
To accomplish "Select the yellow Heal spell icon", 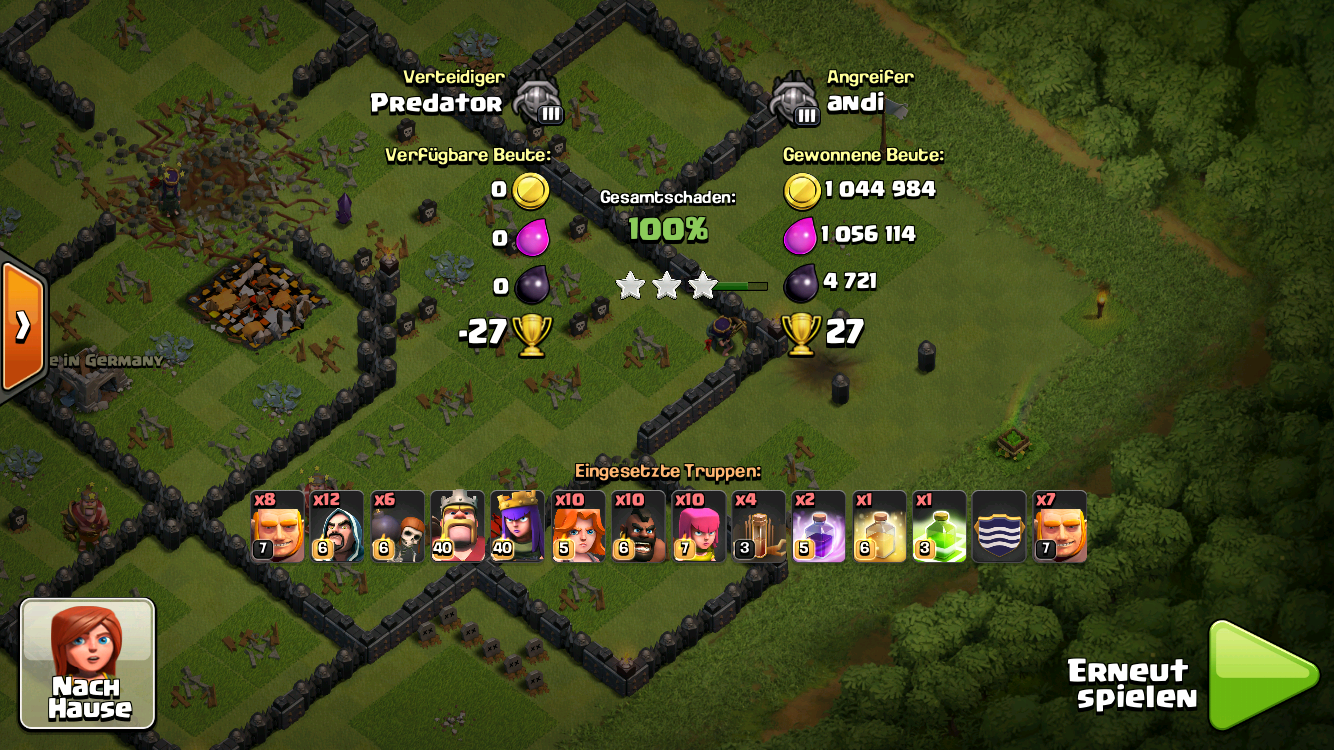I will click(x=879, y=526).
